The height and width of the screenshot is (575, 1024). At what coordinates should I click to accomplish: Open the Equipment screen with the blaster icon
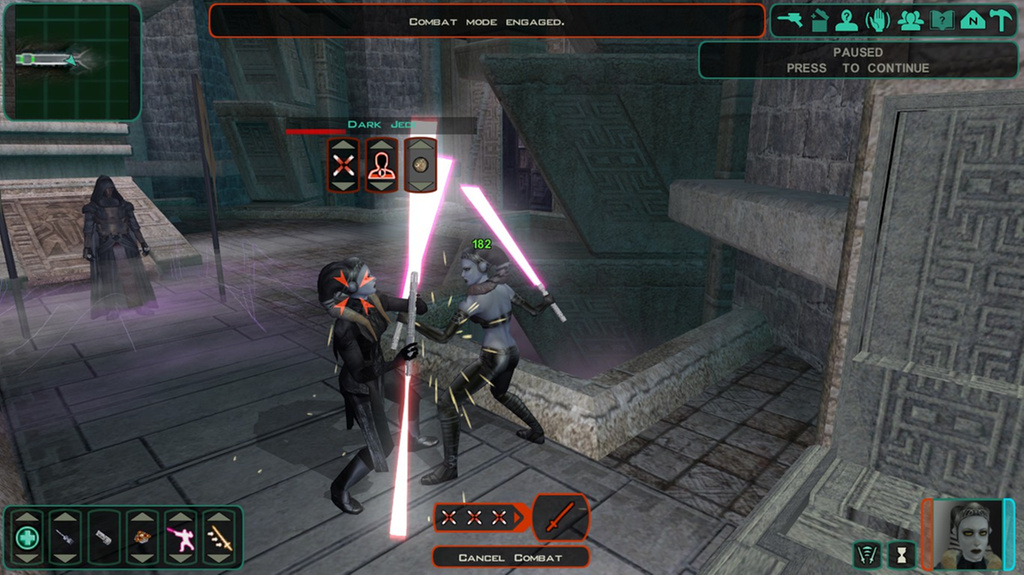(790, 20)
